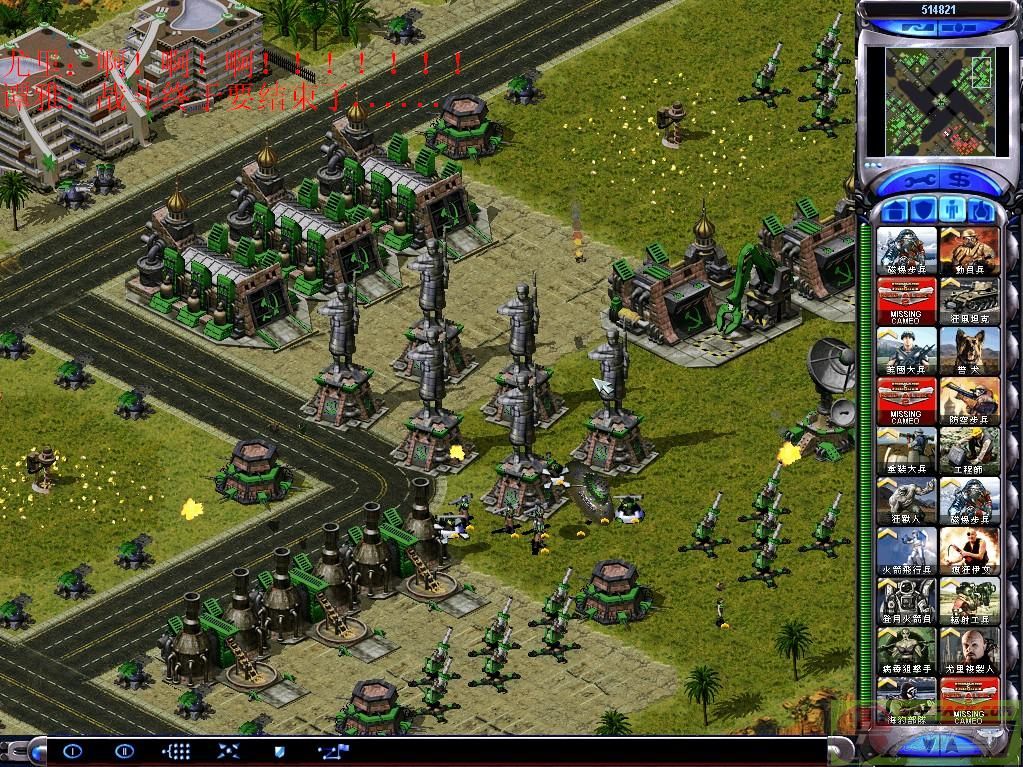Viewport: 1023px width, 767px height.
Task: Train a Desolator (輻射工兵)
Action: pyautogui.click(x=969, y=602)
